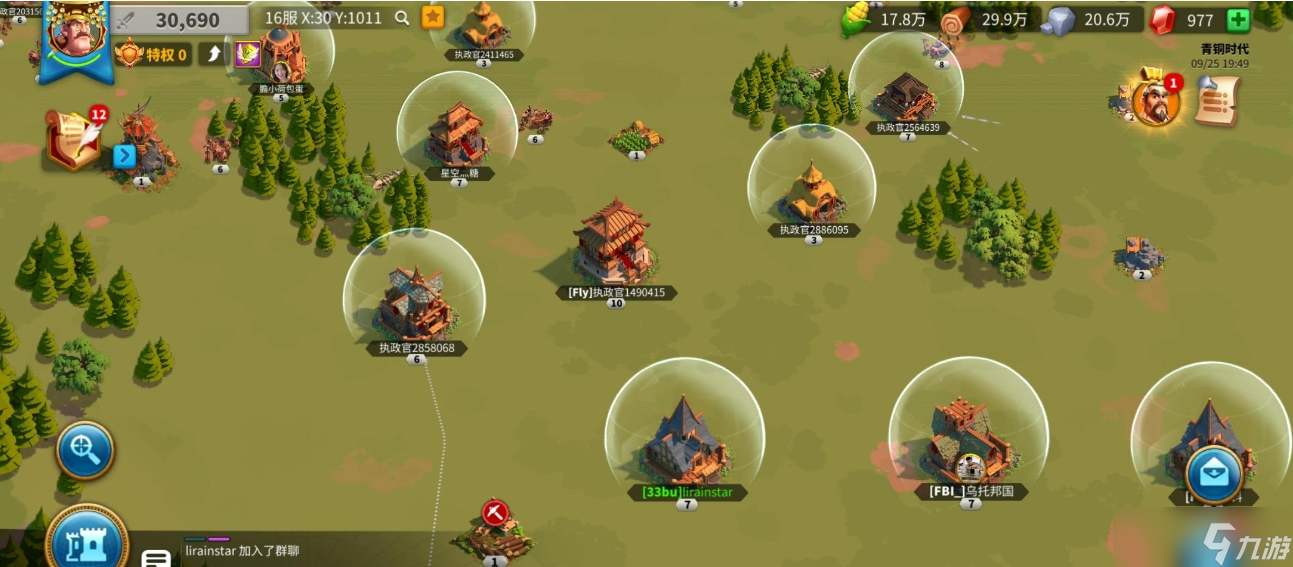
Task: Open the chat message icon
Action: pos(155,558)
